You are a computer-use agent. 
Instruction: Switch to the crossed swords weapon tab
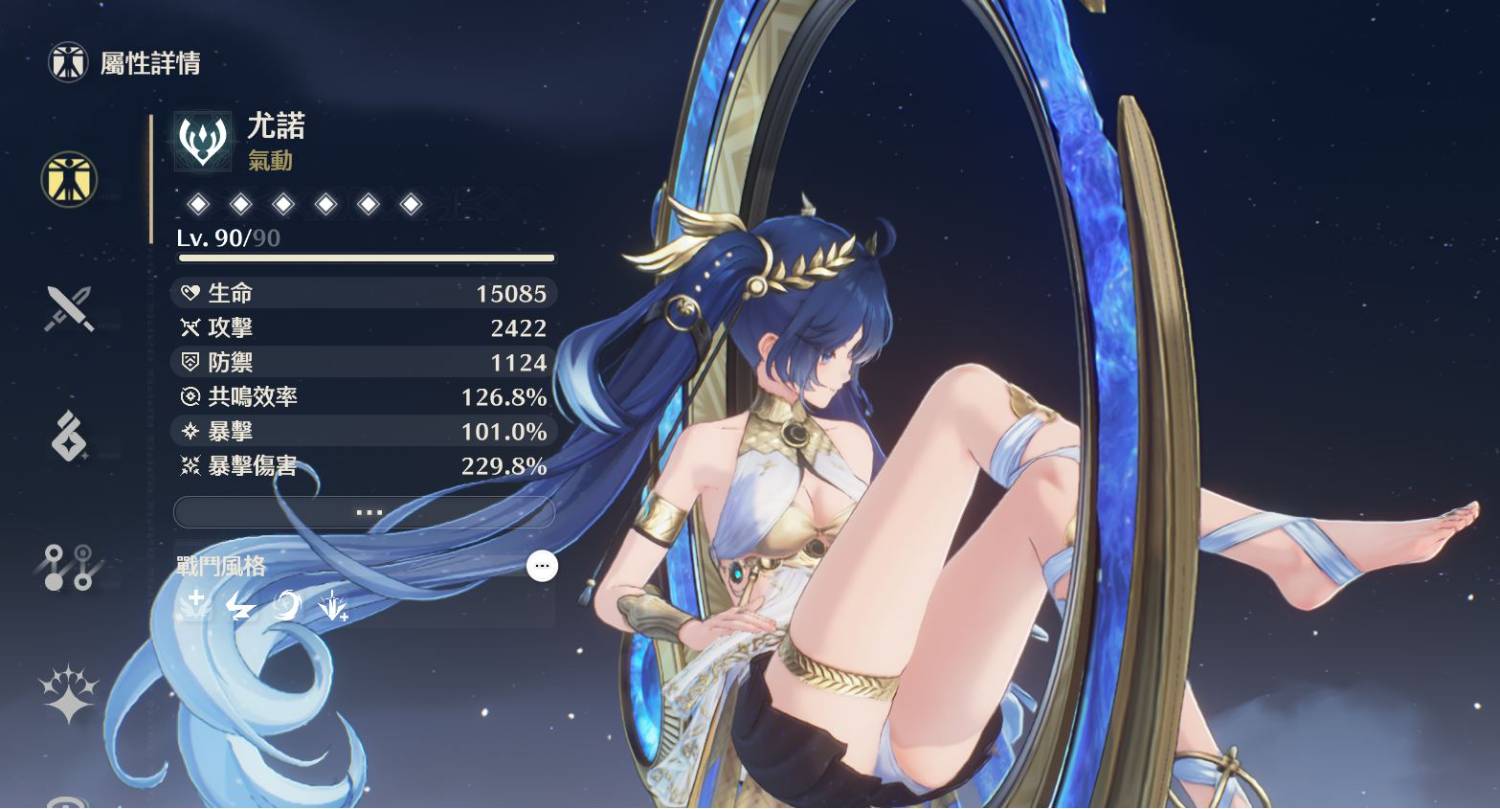pyautogui.click(x=69, y=308)
